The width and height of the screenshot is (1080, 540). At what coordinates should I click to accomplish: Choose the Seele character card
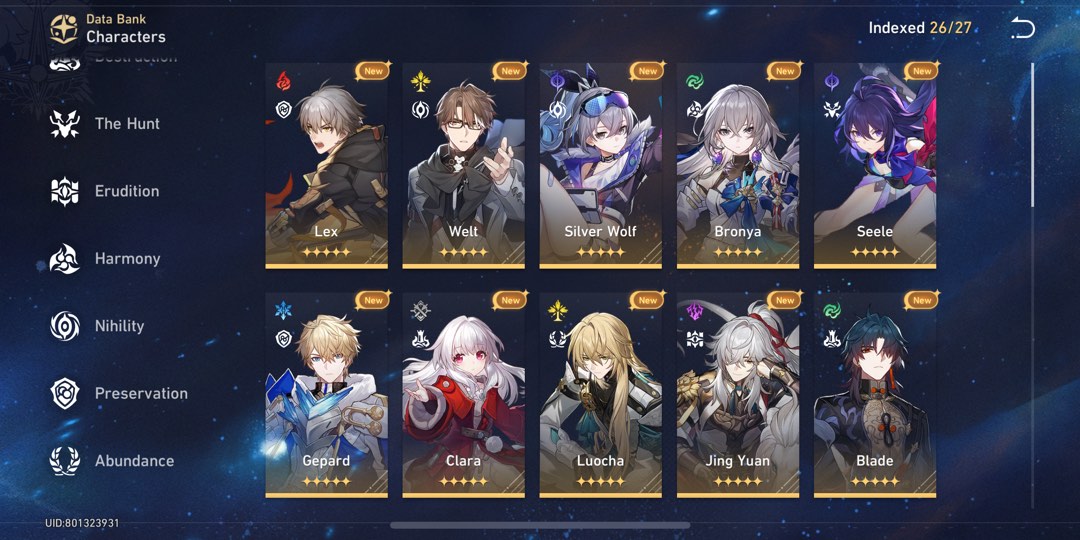[874, 165]
